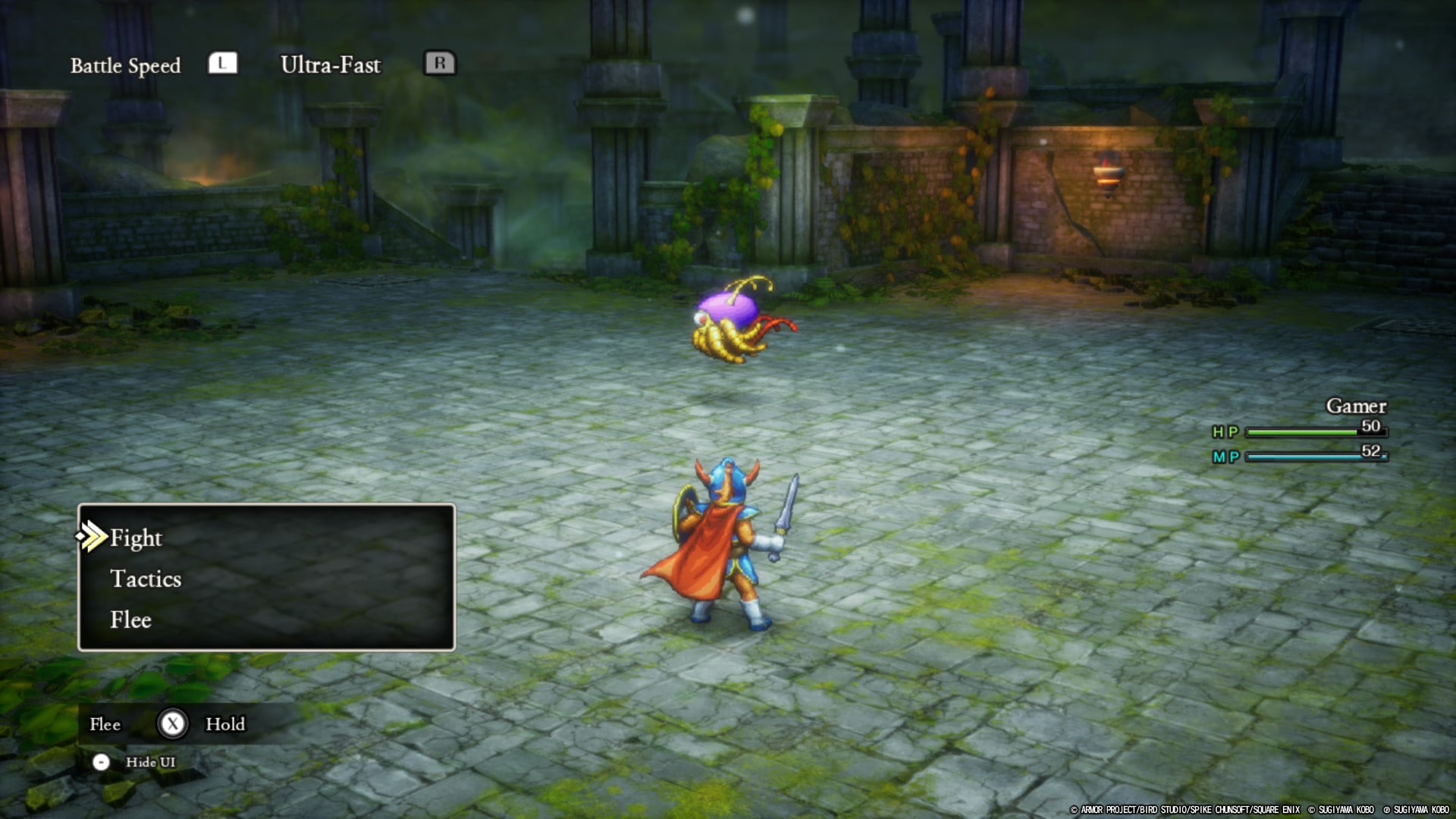Cycle the Battle Speed dropdown to Ultra-Fast
The width and height of the screenshot is (1456, 819).
point(331,65)
